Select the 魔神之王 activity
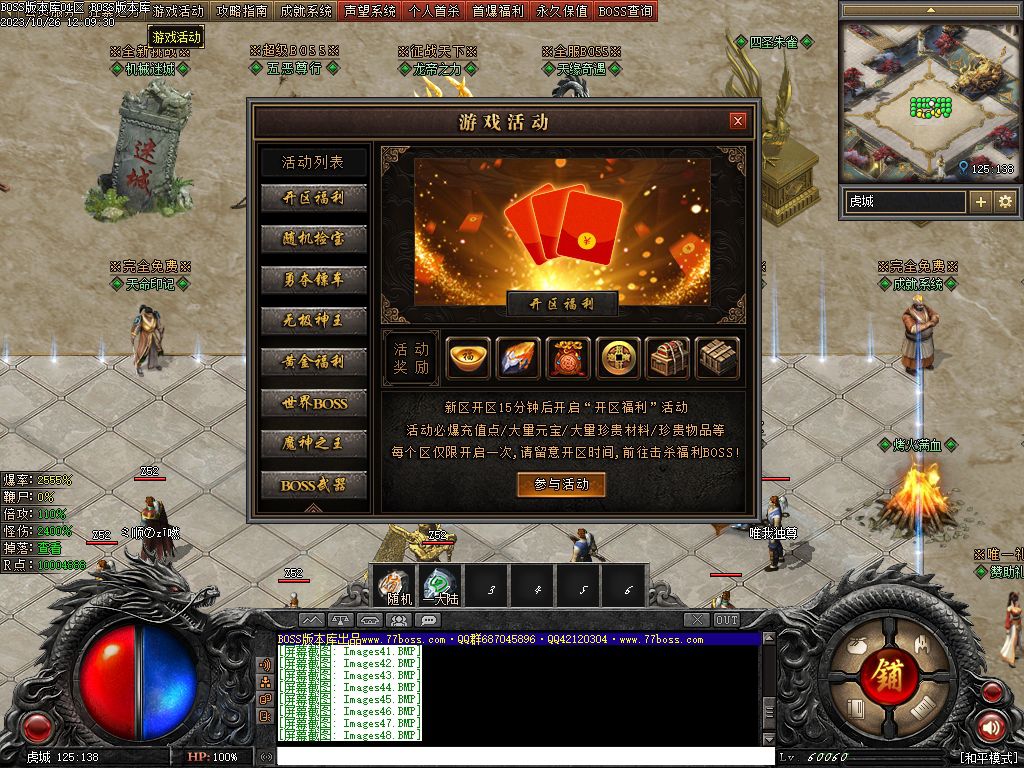This screenshot has height=768, width=1024. point(313,444)
